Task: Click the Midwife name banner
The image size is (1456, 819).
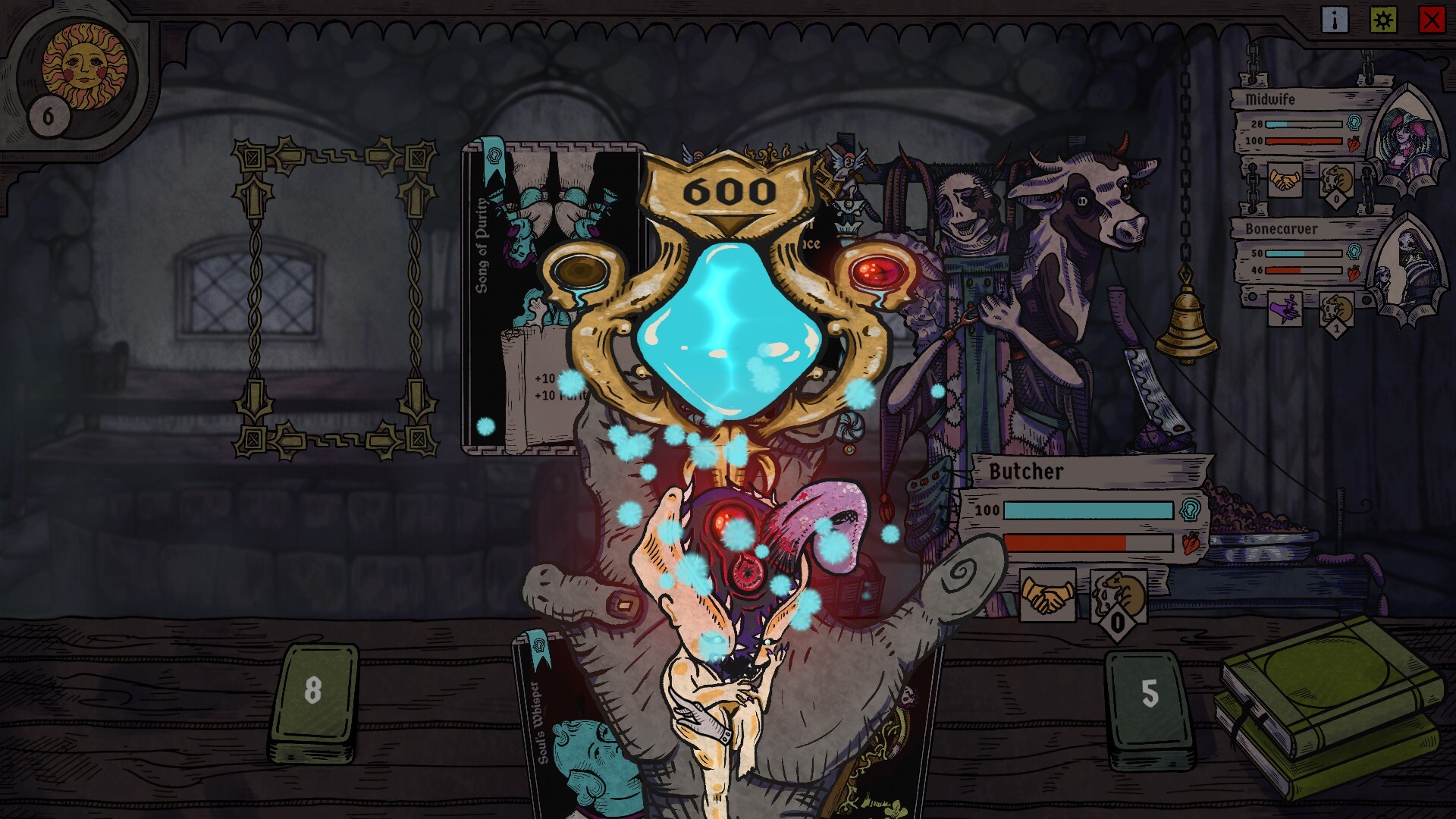Action: click(1272, 99)
